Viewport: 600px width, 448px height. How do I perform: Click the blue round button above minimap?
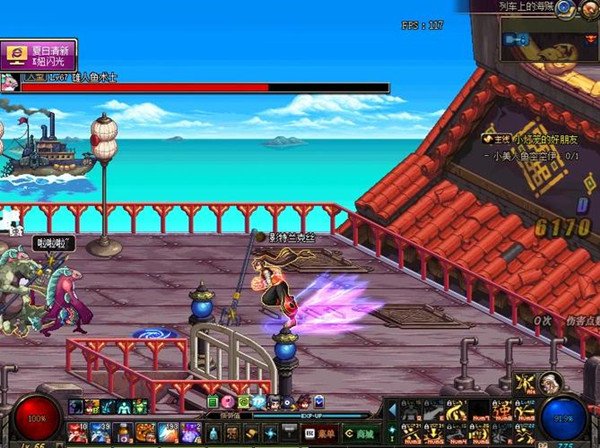point(566,9)
